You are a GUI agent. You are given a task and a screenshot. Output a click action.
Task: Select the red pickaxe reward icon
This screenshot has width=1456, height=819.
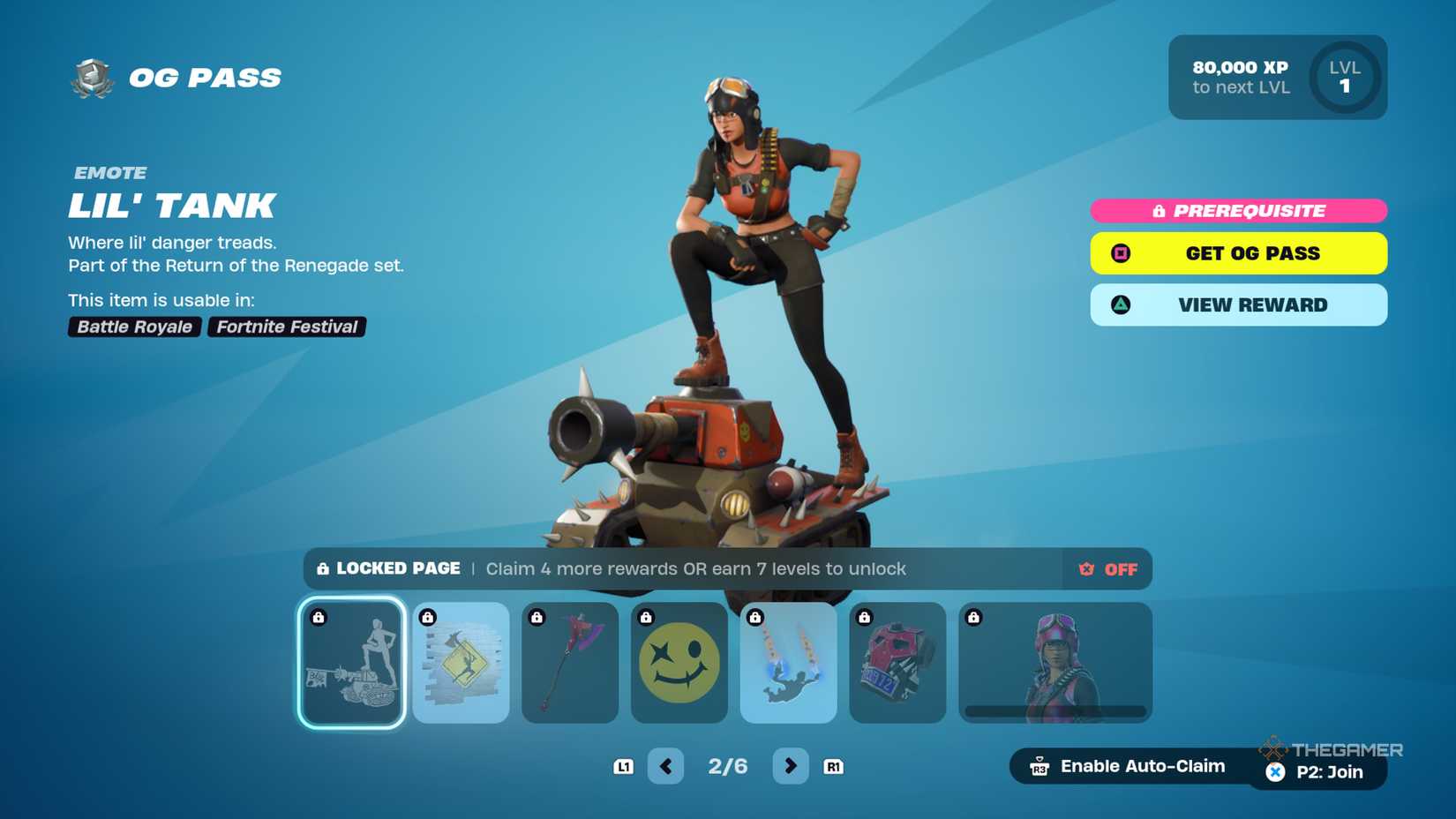coord(569,663)
